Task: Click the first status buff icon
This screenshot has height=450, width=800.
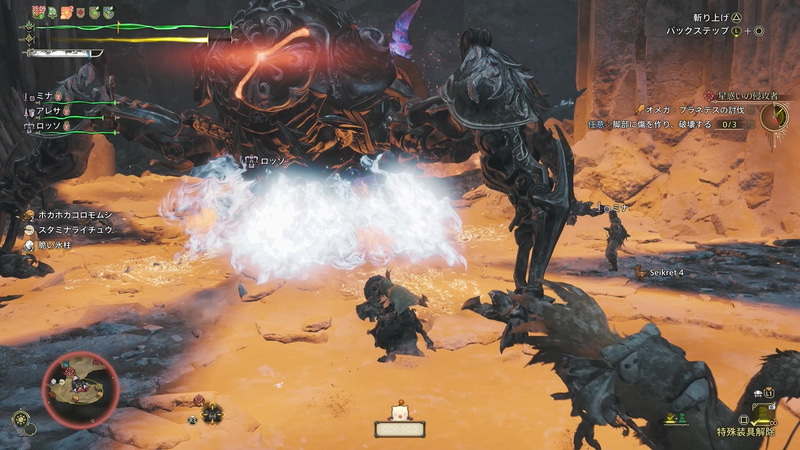Action: tap(38, 12)
